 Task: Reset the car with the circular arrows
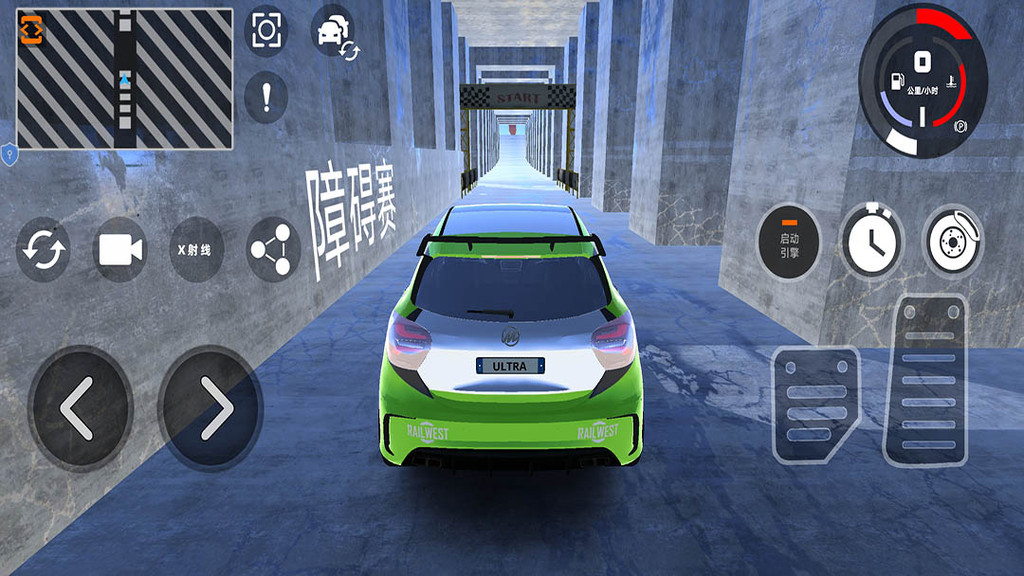coord(43,249)
